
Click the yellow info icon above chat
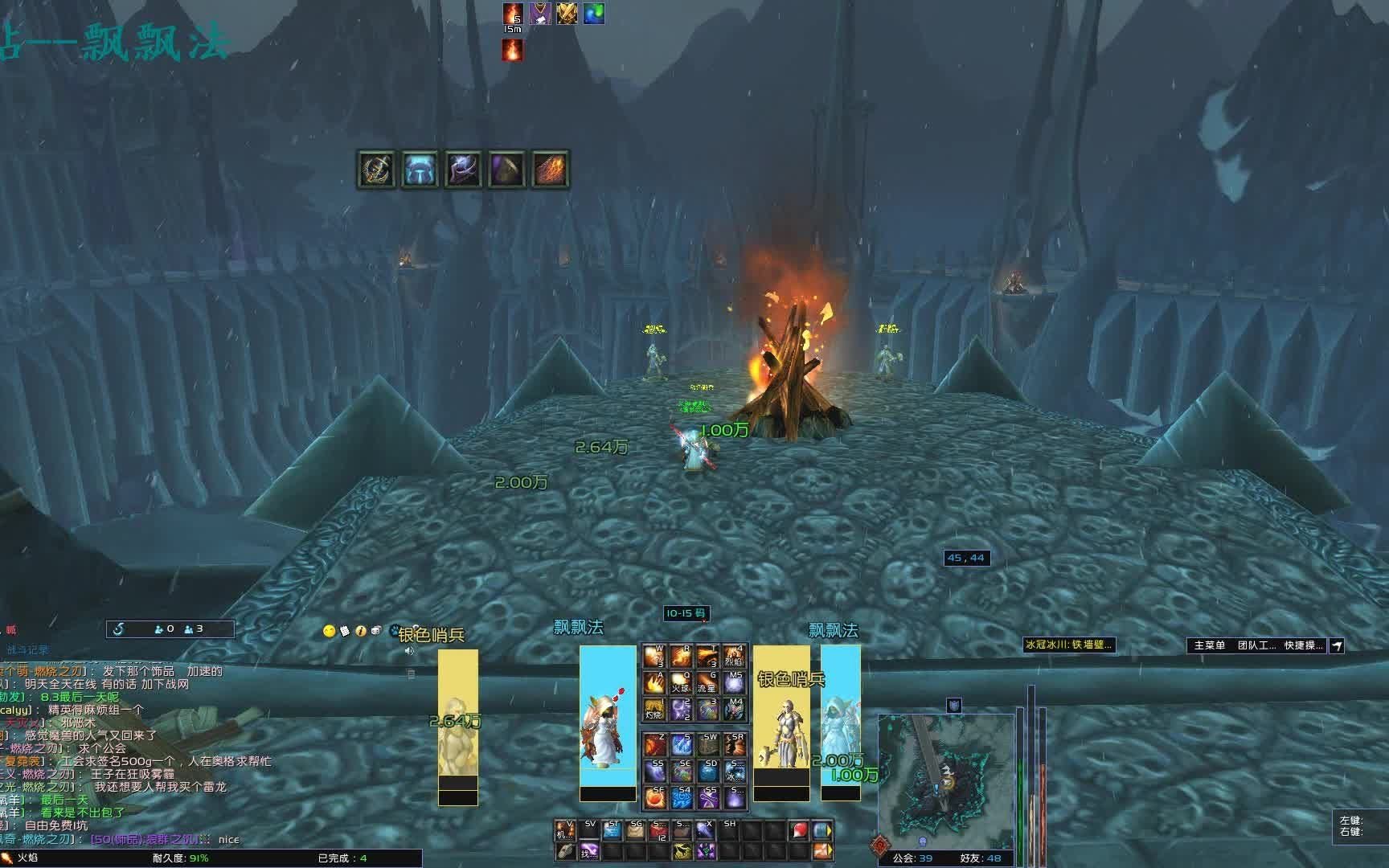(361, 632)
